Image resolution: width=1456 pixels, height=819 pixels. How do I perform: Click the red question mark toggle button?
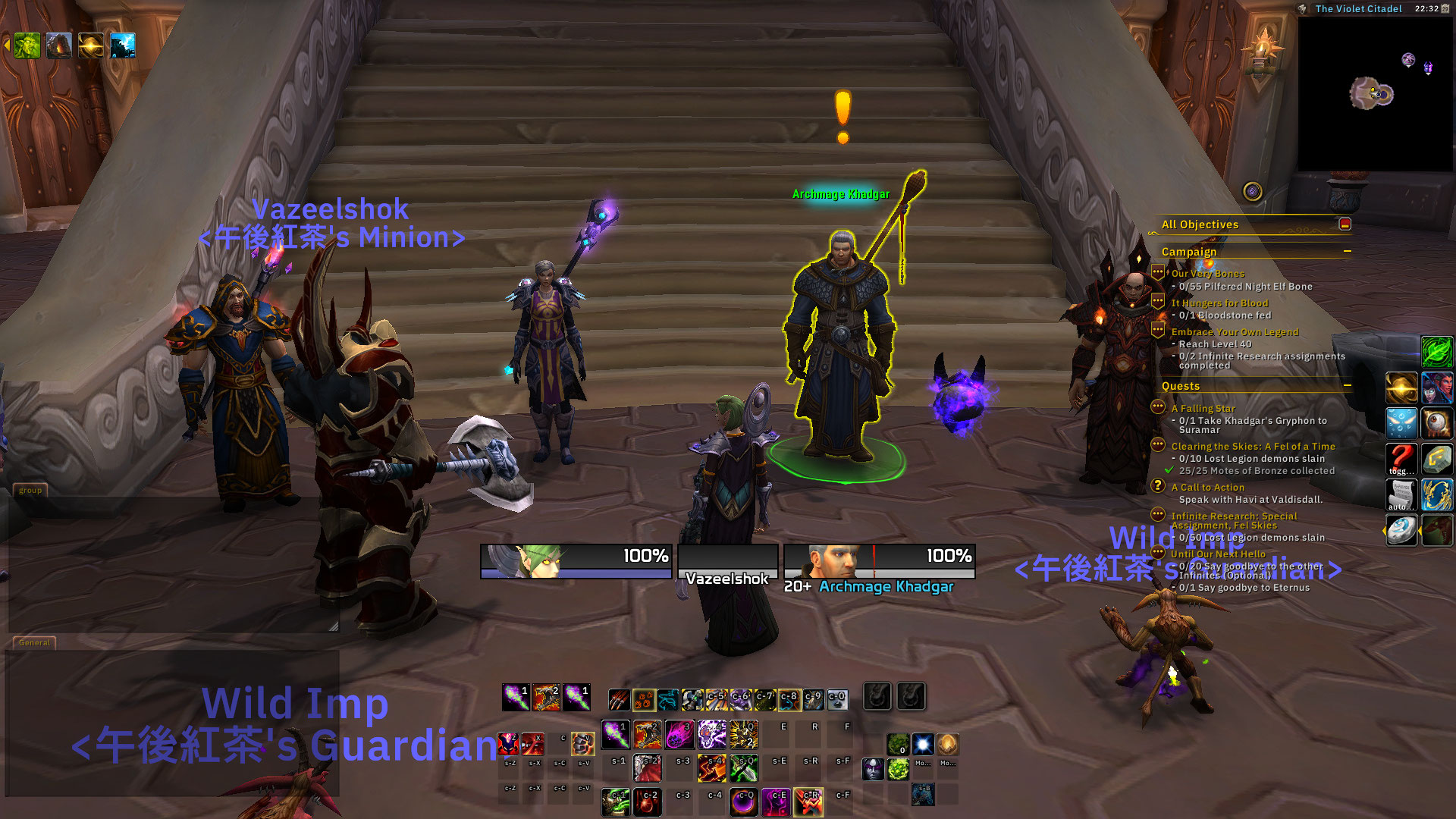1401,457
